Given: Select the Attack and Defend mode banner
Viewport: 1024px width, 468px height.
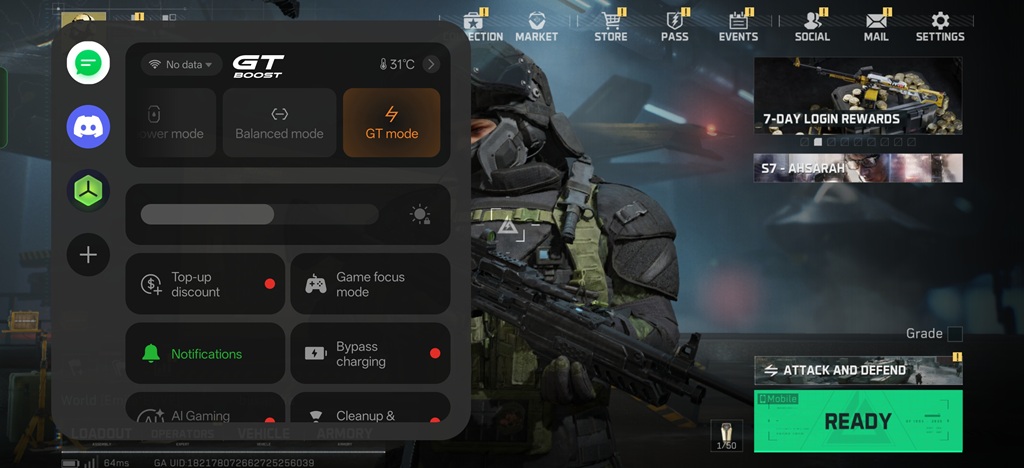Looking at the screenshot, I should point(858,370).
